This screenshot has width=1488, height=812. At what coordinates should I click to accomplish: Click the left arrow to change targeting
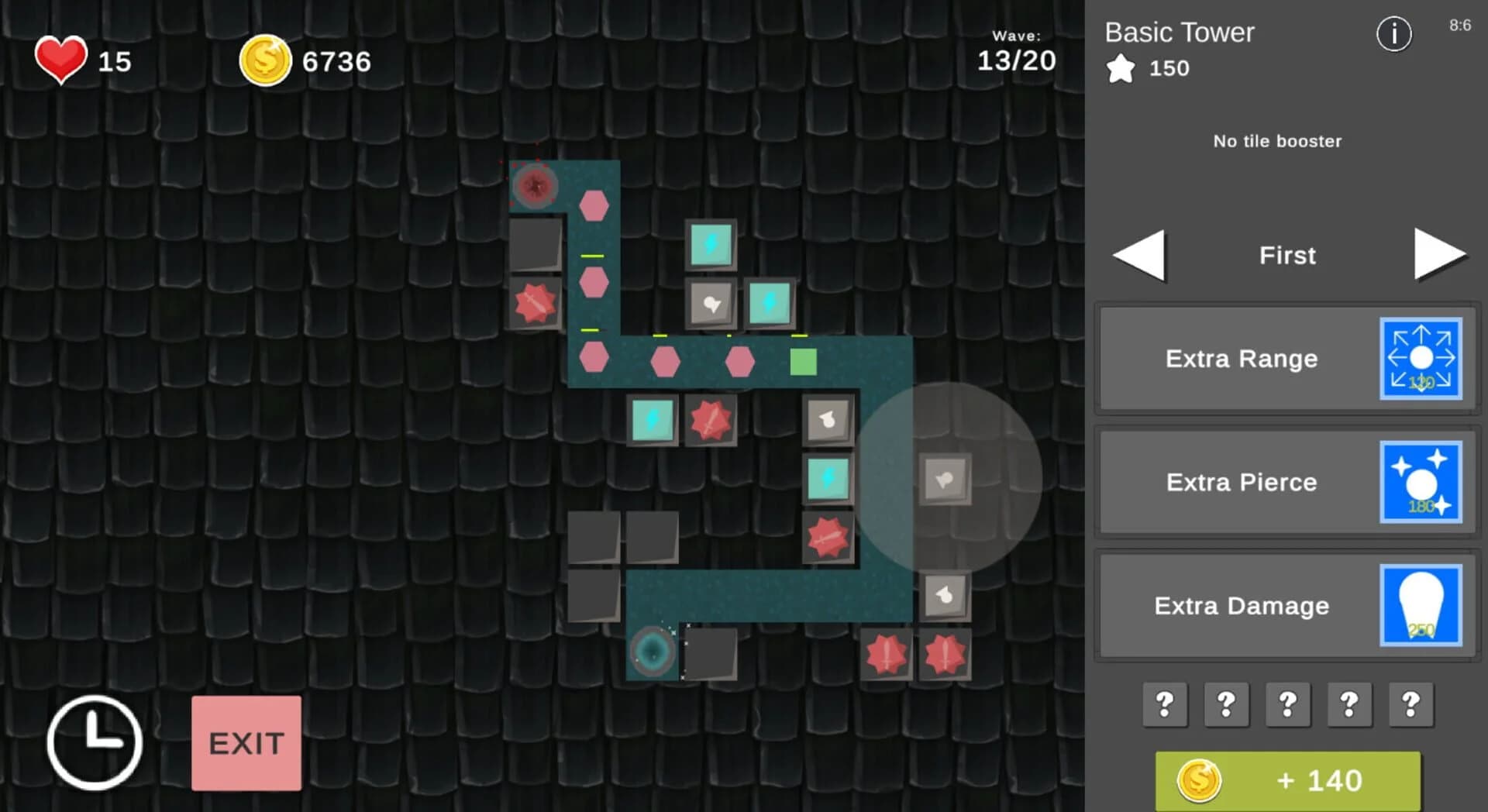(1138, 256)
